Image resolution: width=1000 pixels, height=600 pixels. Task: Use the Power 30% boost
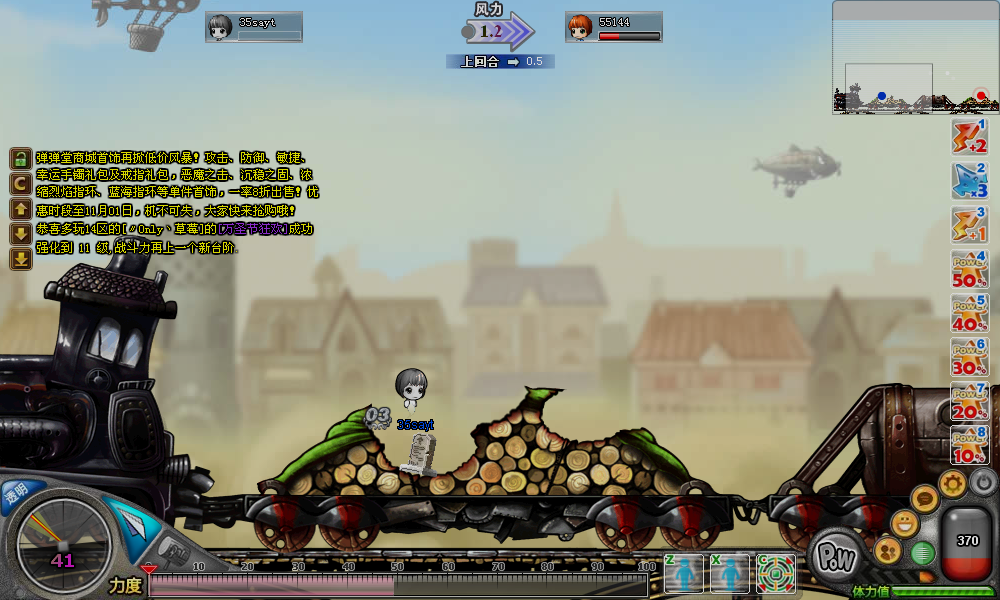[969, 356]
